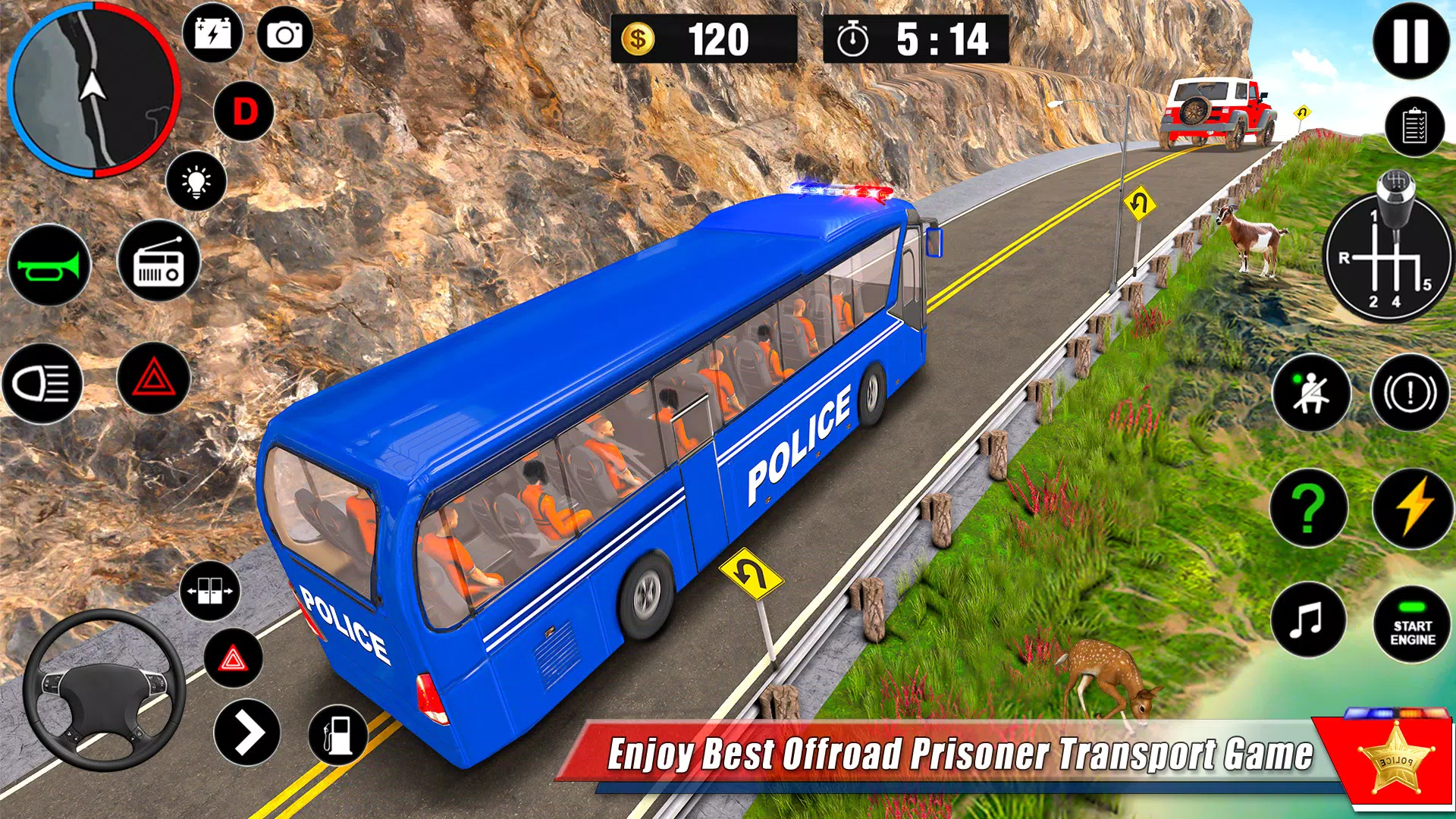
Task: Pause the game
Action: (x=1410, y=41)
